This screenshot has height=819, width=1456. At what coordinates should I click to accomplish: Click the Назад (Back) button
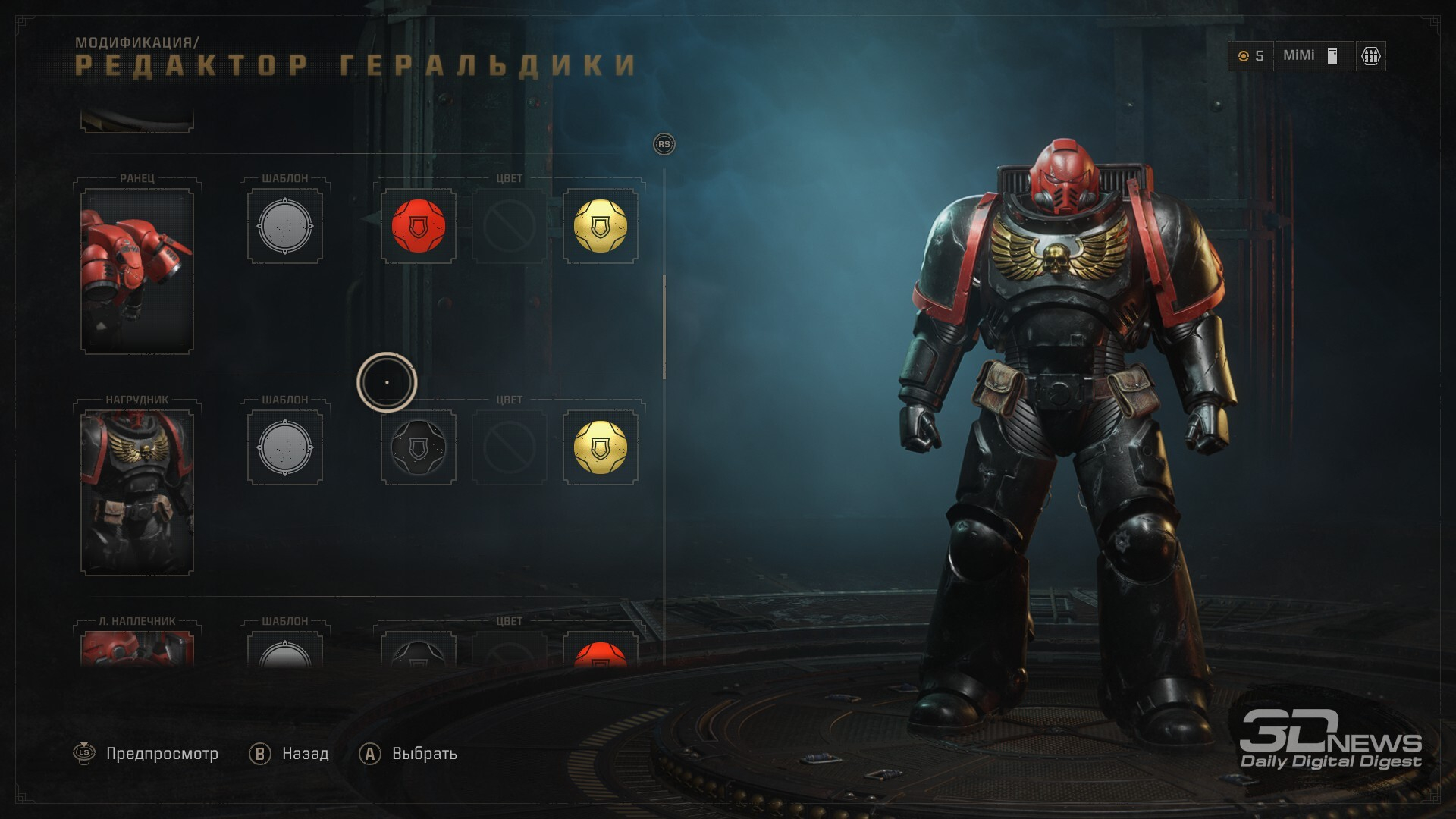(290, 754)
